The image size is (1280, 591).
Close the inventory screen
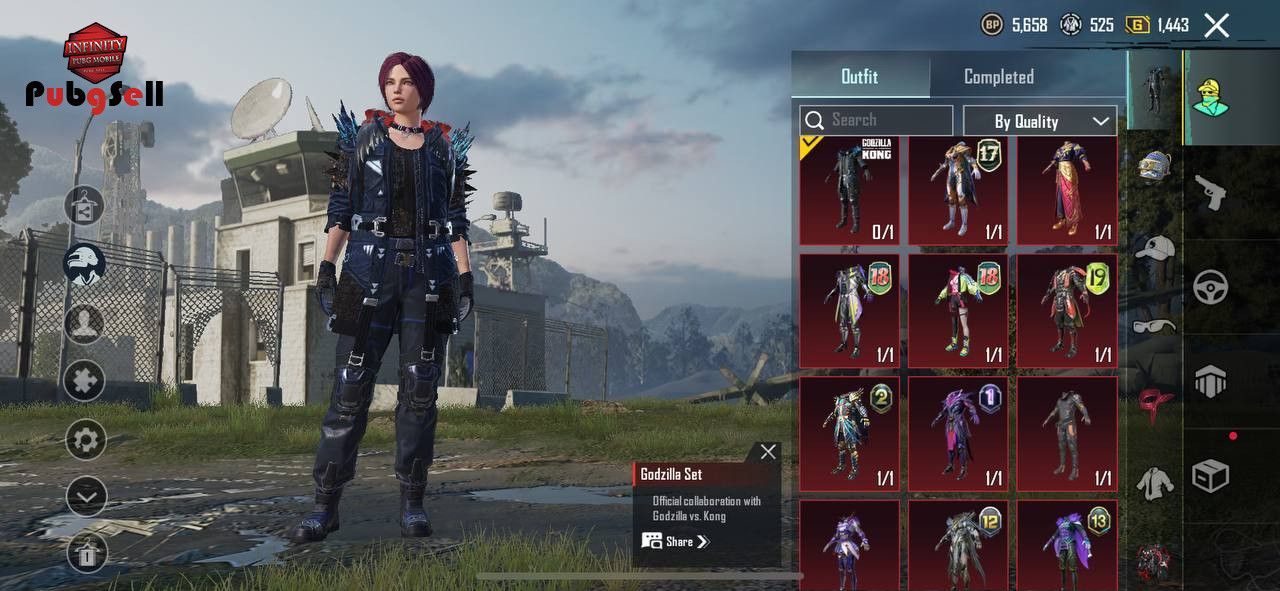(x=1216, y=26)
